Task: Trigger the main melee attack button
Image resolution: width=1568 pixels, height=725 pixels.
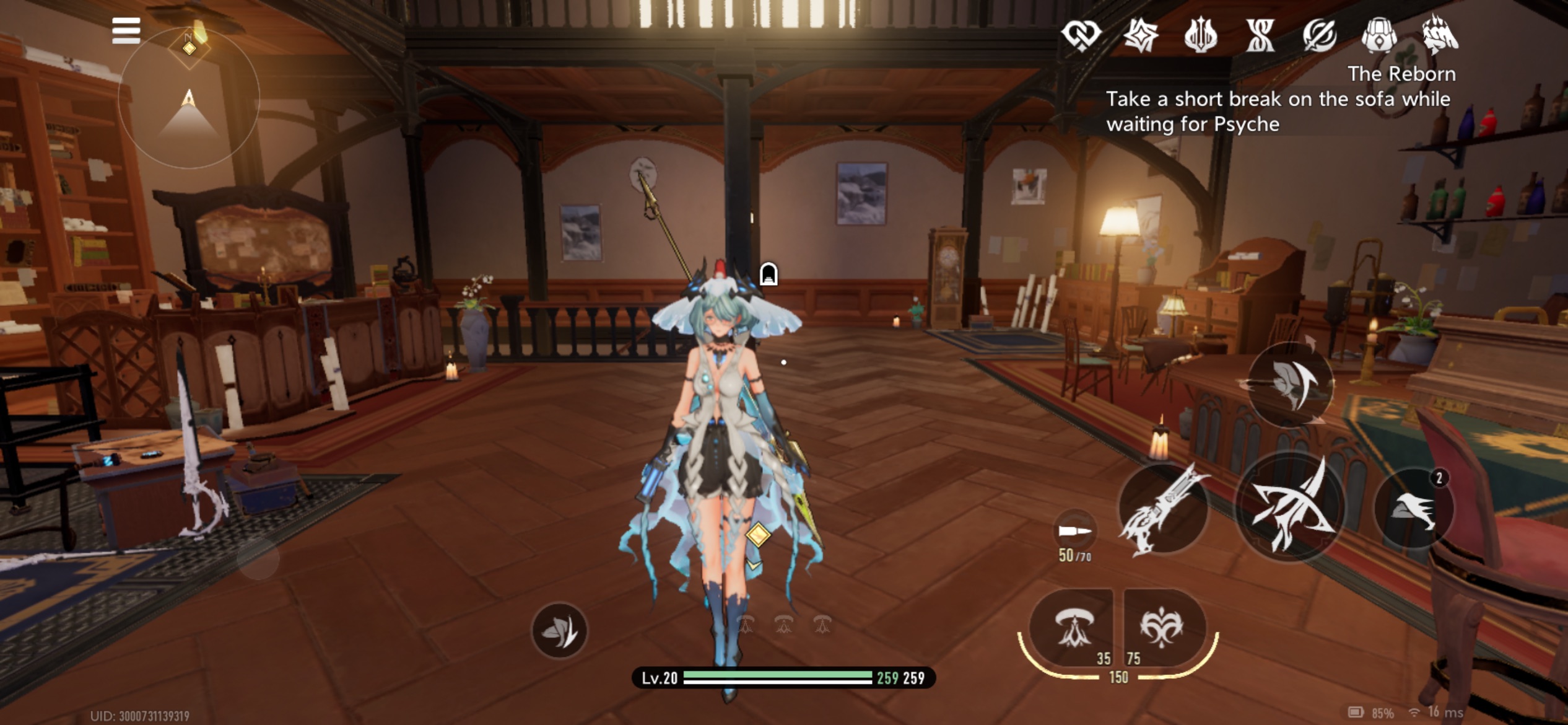Action: pos(1290,508)
